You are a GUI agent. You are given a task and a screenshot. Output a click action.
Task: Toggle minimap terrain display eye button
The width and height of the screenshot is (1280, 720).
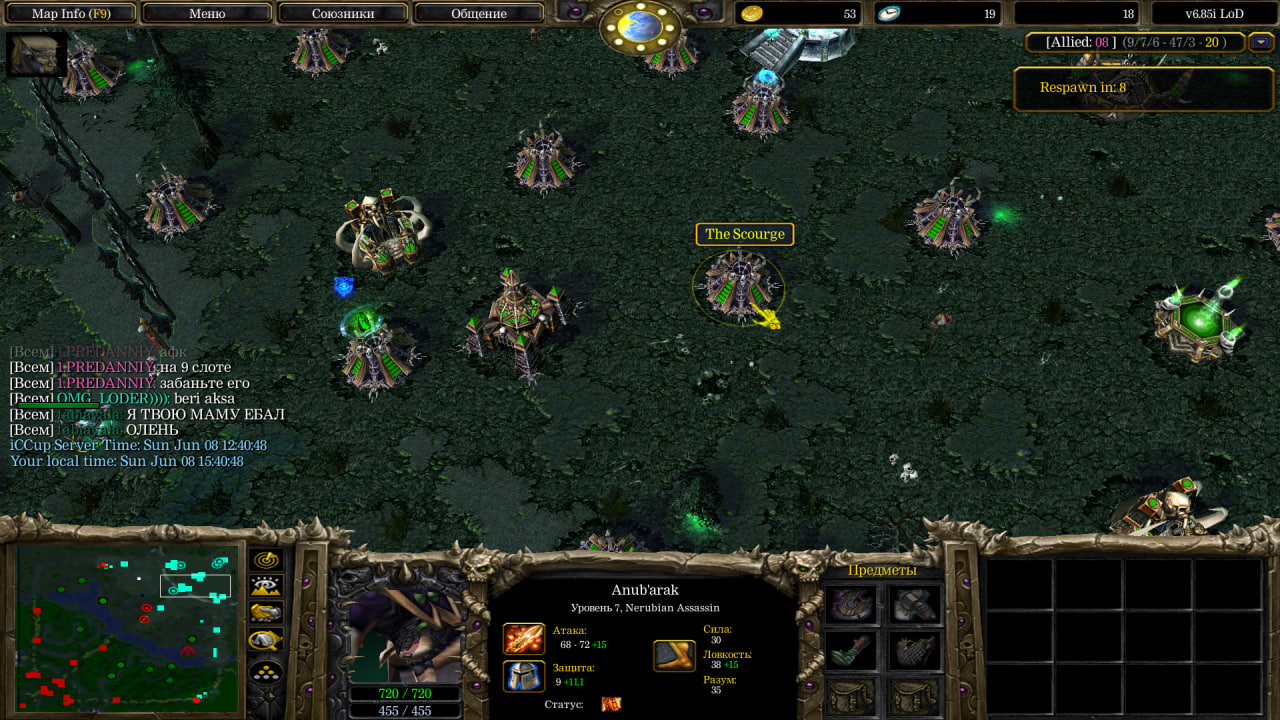(x=266, y=587)
